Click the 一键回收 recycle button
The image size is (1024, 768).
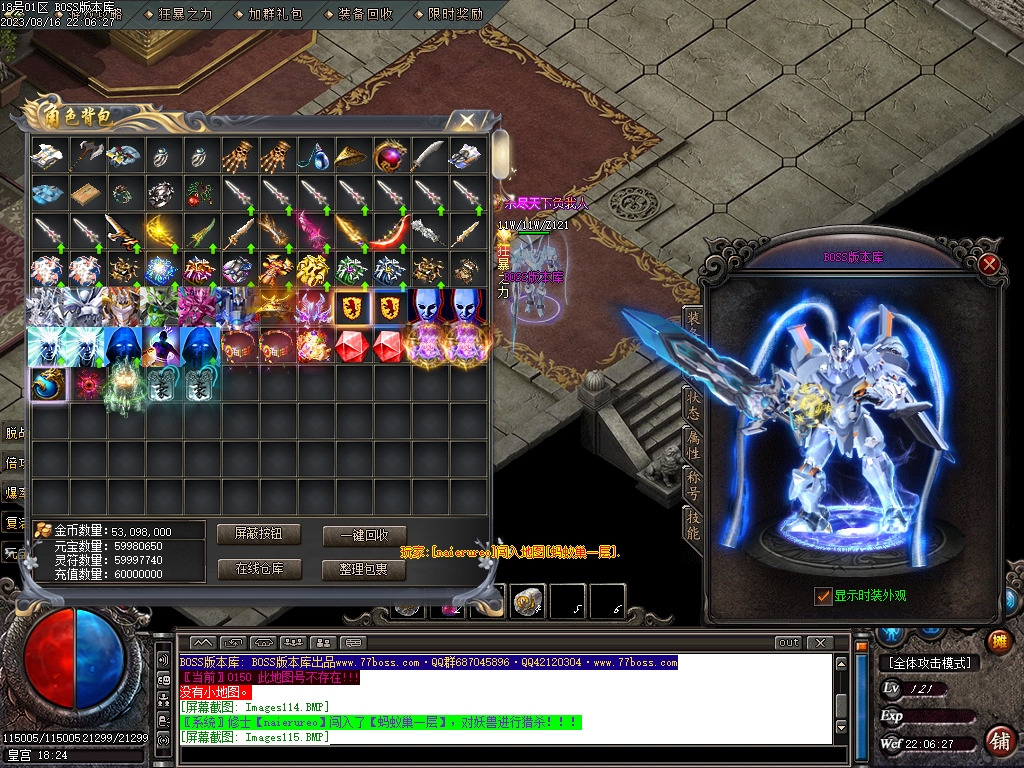(x=364, y=535)
